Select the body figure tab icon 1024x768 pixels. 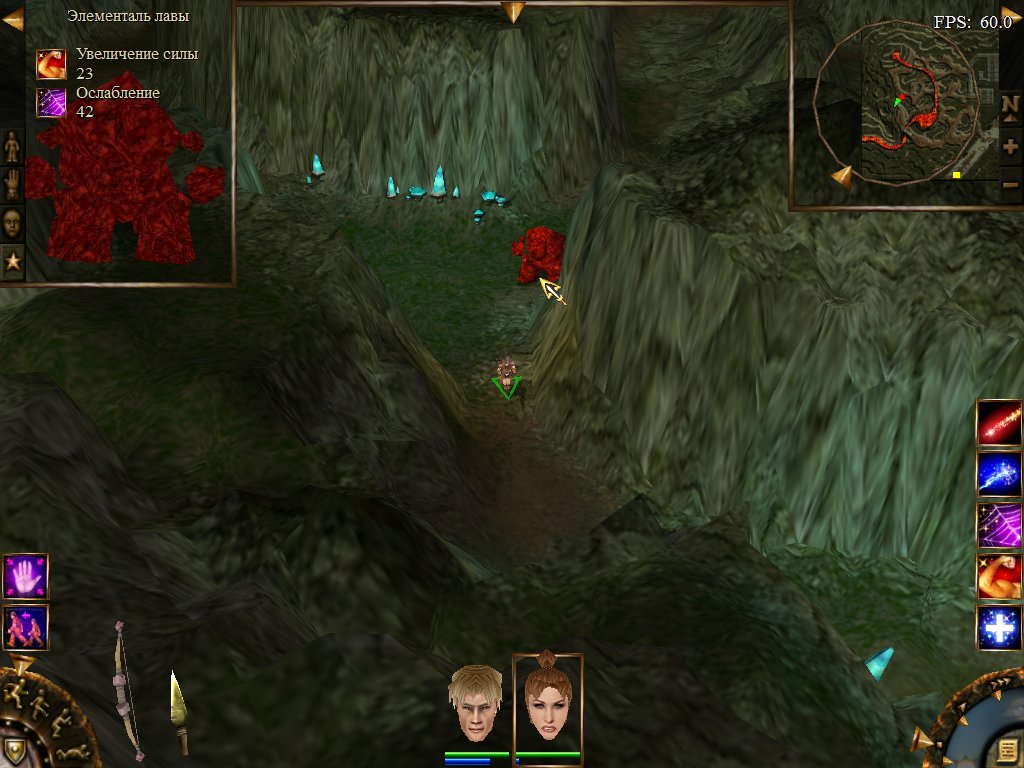(12, 147)
